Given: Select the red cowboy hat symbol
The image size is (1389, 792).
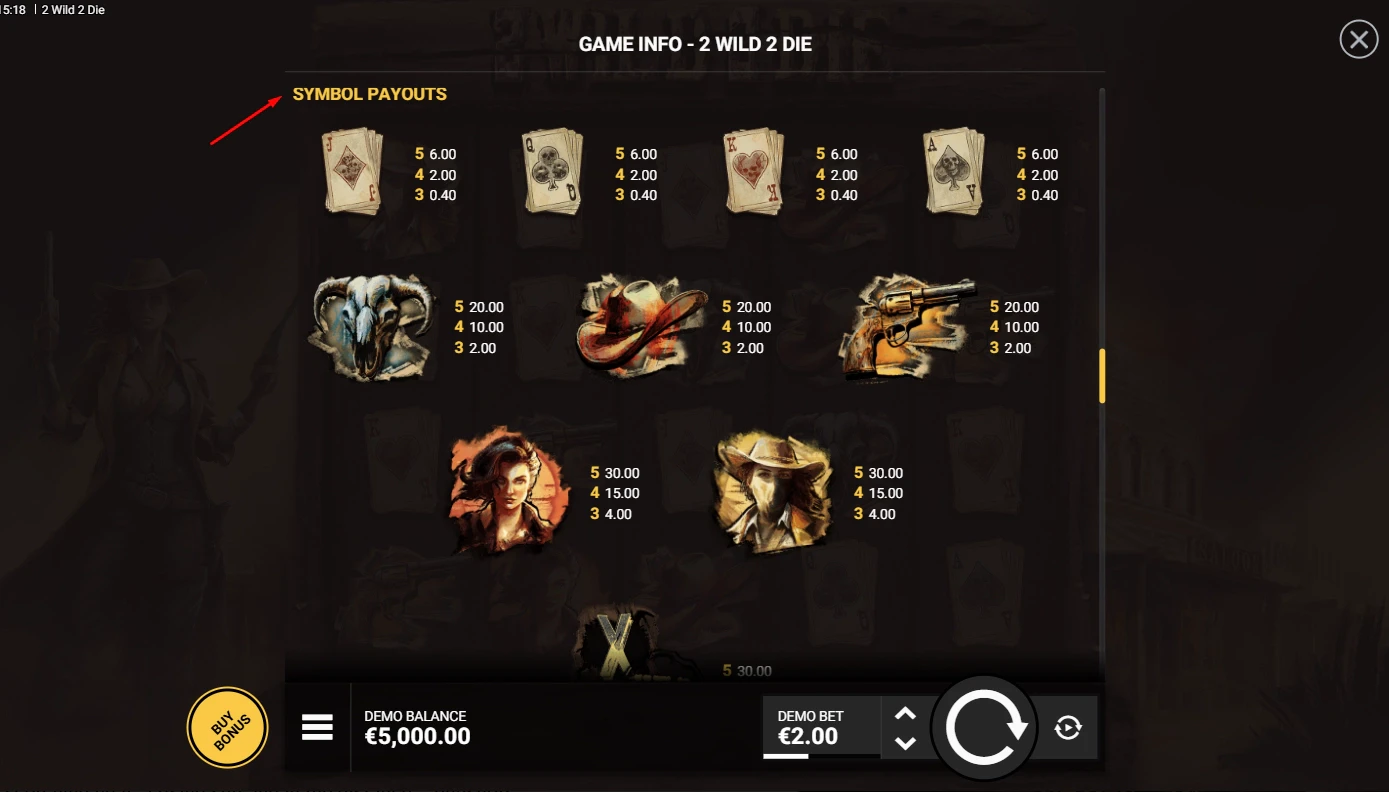Looking at the screenshot, I should [x=640, y=327].
